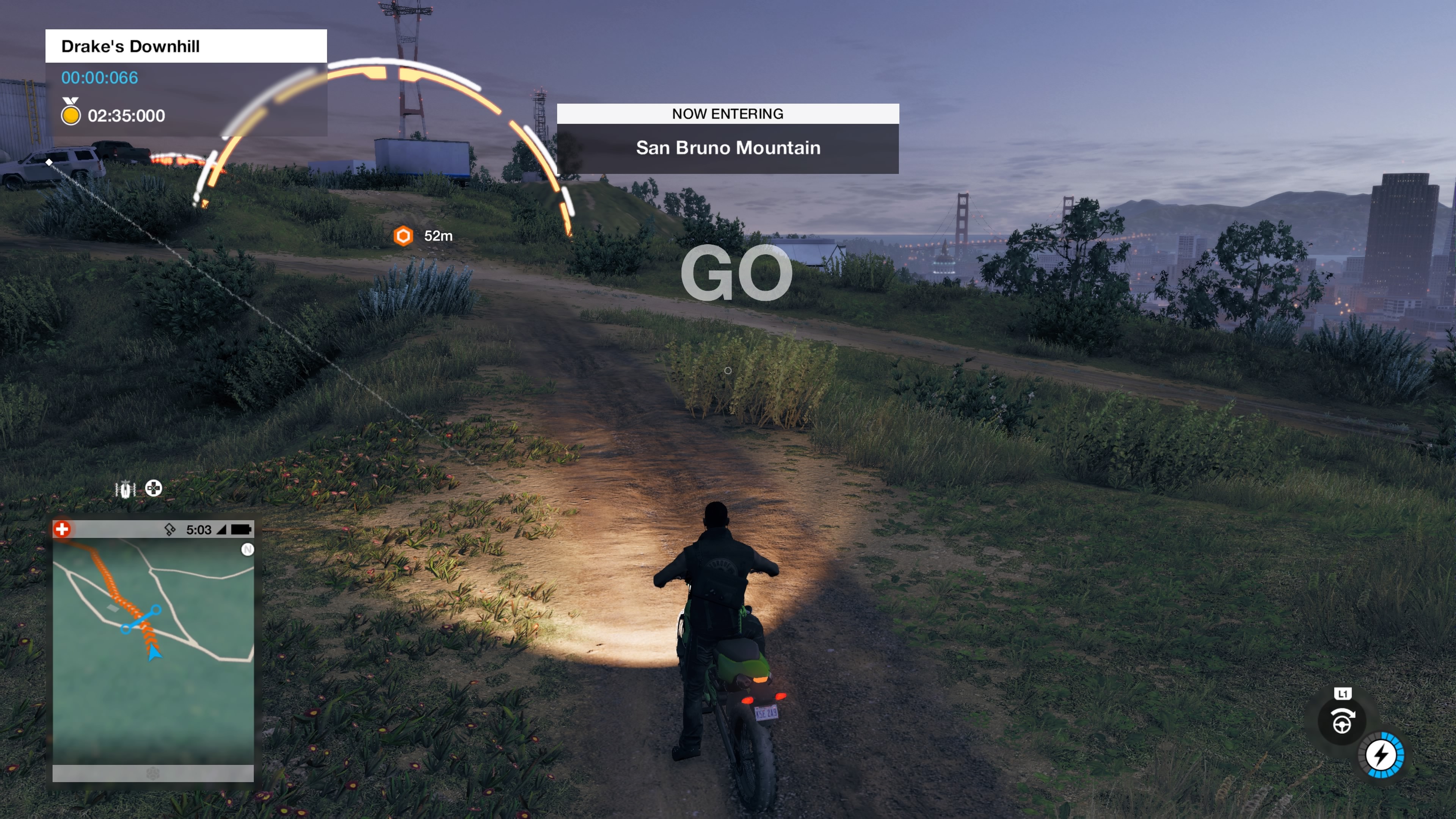Activate the lightning bolt botnet icon
1456x819 pixels.
click(1381, 755)
